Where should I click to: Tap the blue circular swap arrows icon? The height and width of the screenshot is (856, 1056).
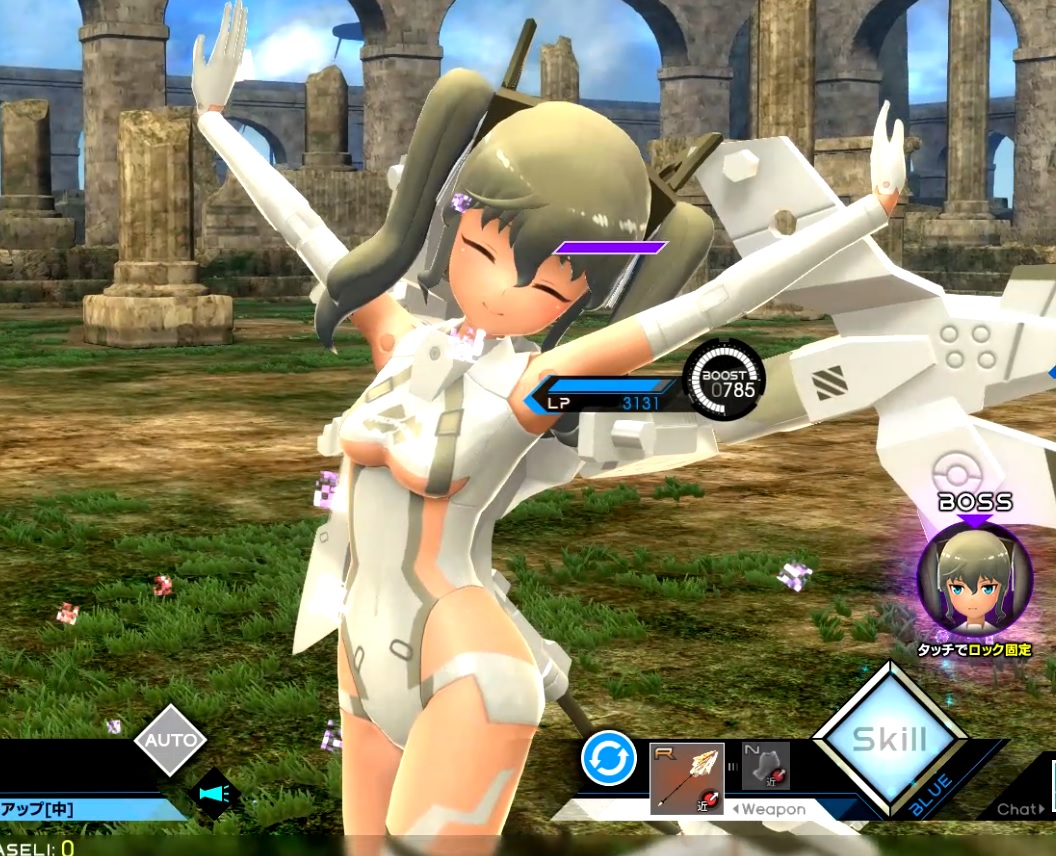click(609, 758)
